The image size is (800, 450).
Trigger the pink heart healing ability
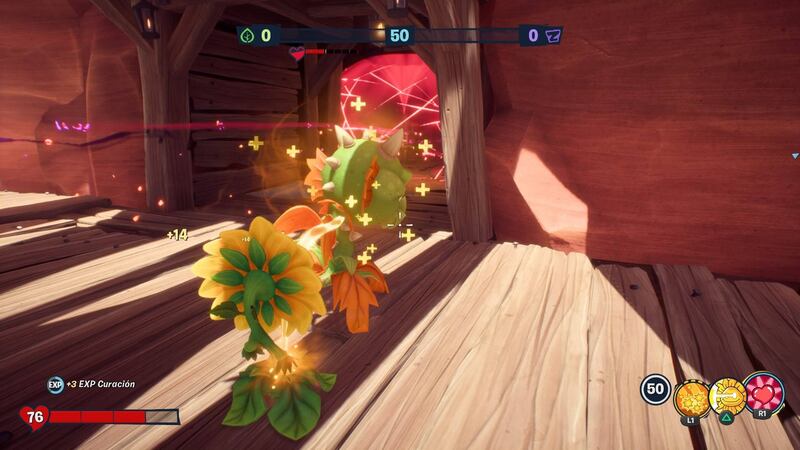(765, 392)
